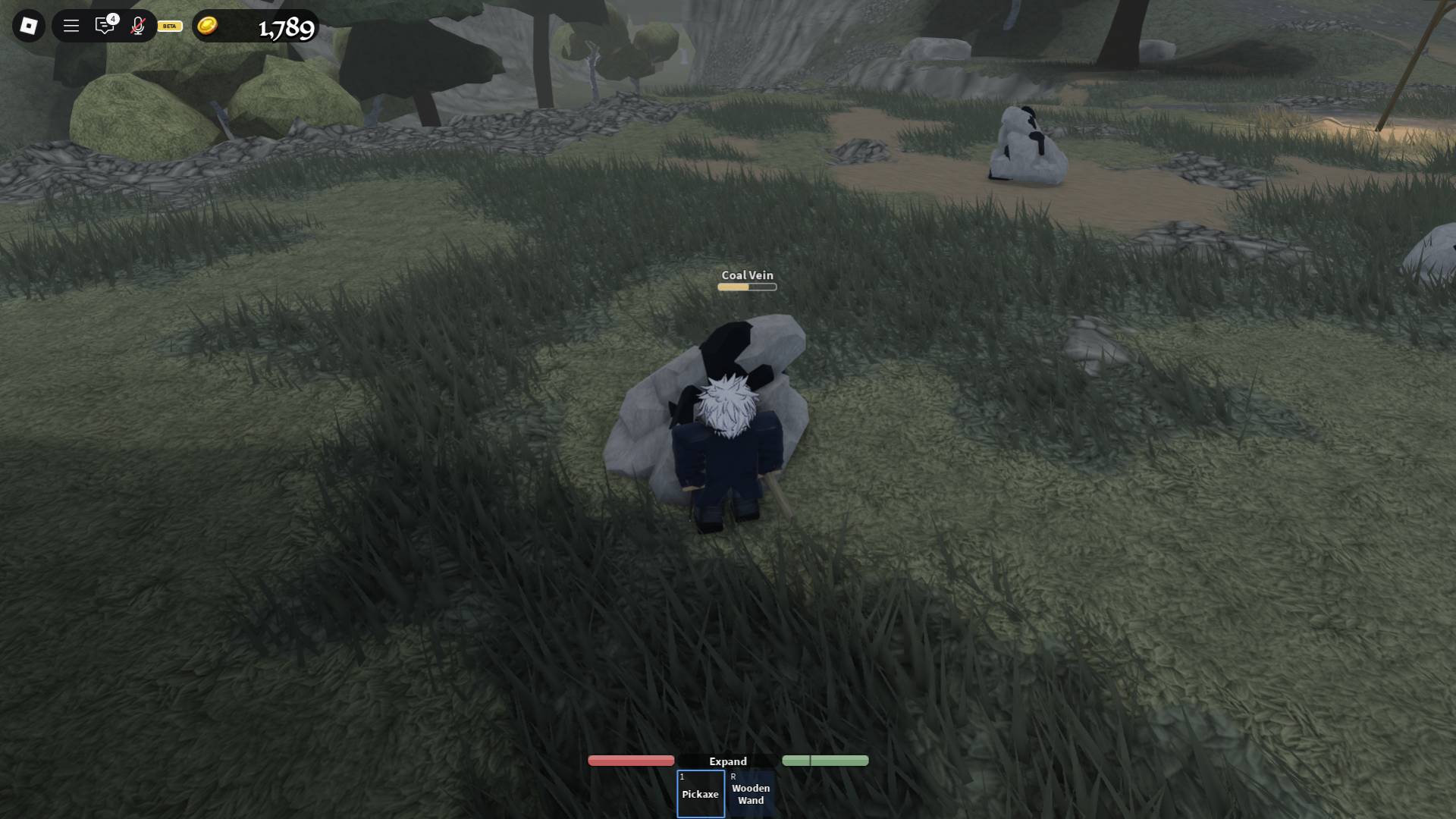Viewport: 1456px width, 819px height.
Task: Equip the Wooden Wand from the hotbar
Action: pos(751,792)
